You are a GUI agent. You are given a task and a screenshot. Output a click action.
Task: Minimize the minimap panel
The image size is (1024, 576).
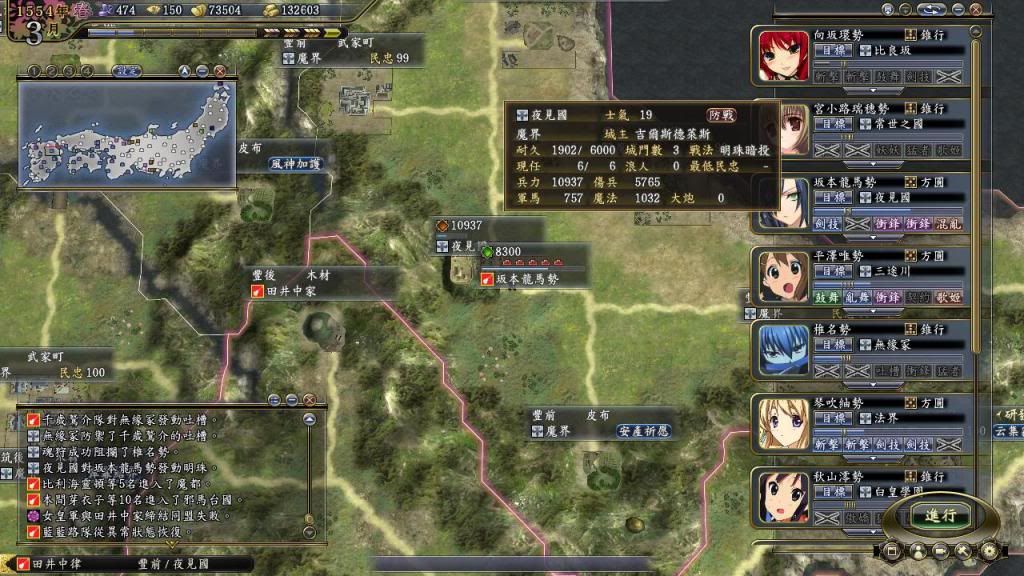pyautogui.click(x=202, y=71)
